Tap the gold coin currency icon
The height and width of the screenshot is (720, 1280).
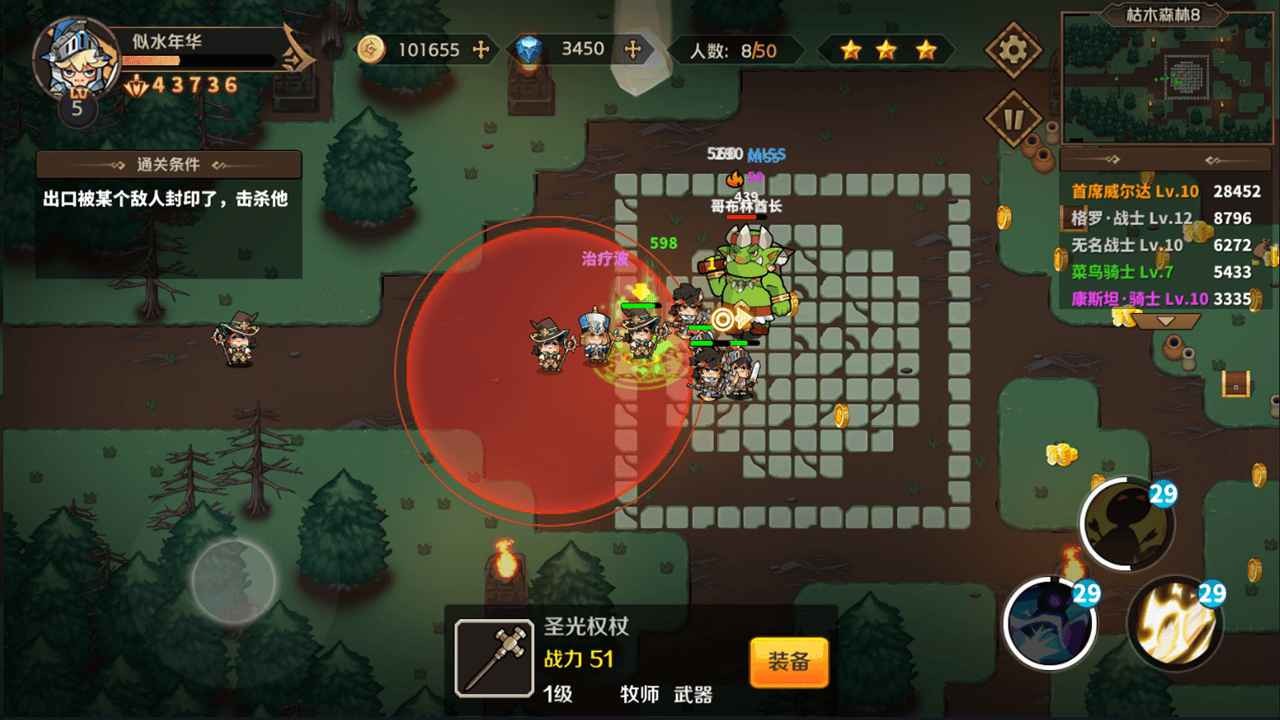(369, 50)
